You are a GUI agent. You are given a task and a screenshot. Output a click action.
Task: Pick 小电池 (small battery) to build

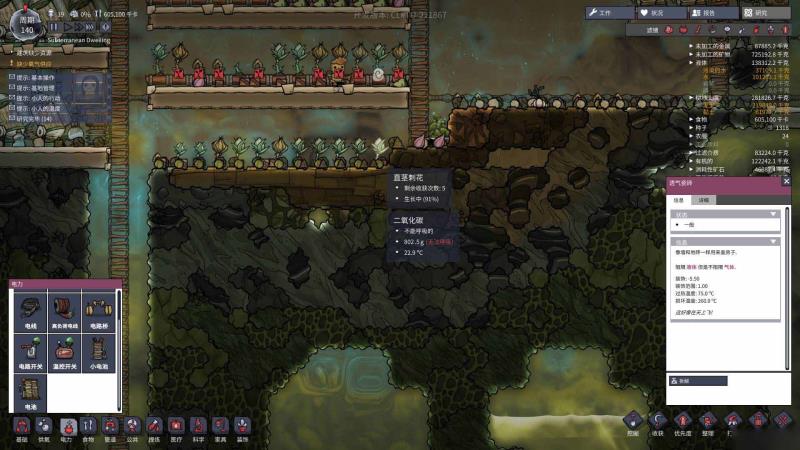[x=99, y=350]
